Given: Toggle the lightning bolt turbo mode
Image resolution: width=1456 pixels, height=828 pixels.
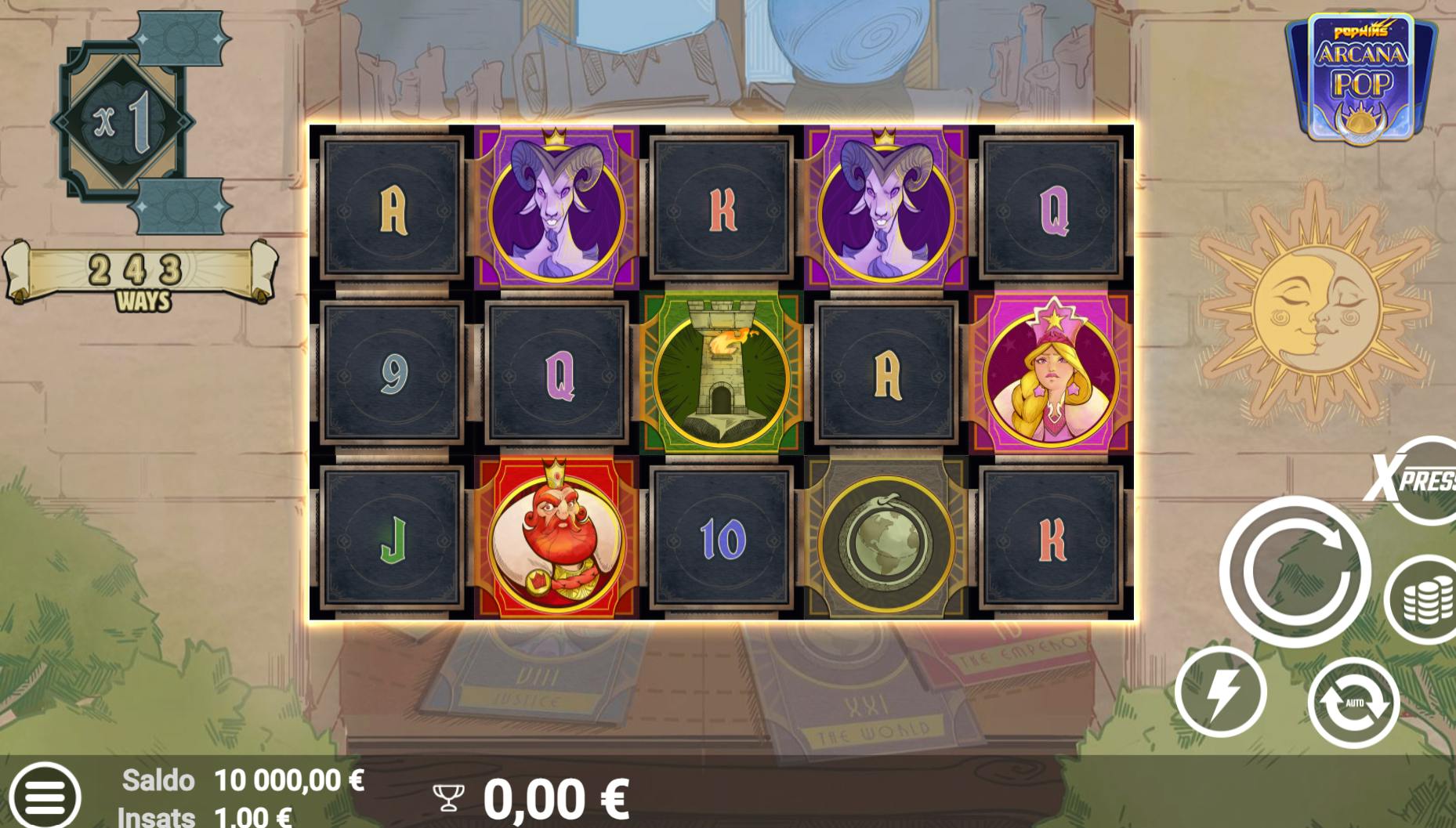Looking at the screenshot, I should (x=1220, y=692).
